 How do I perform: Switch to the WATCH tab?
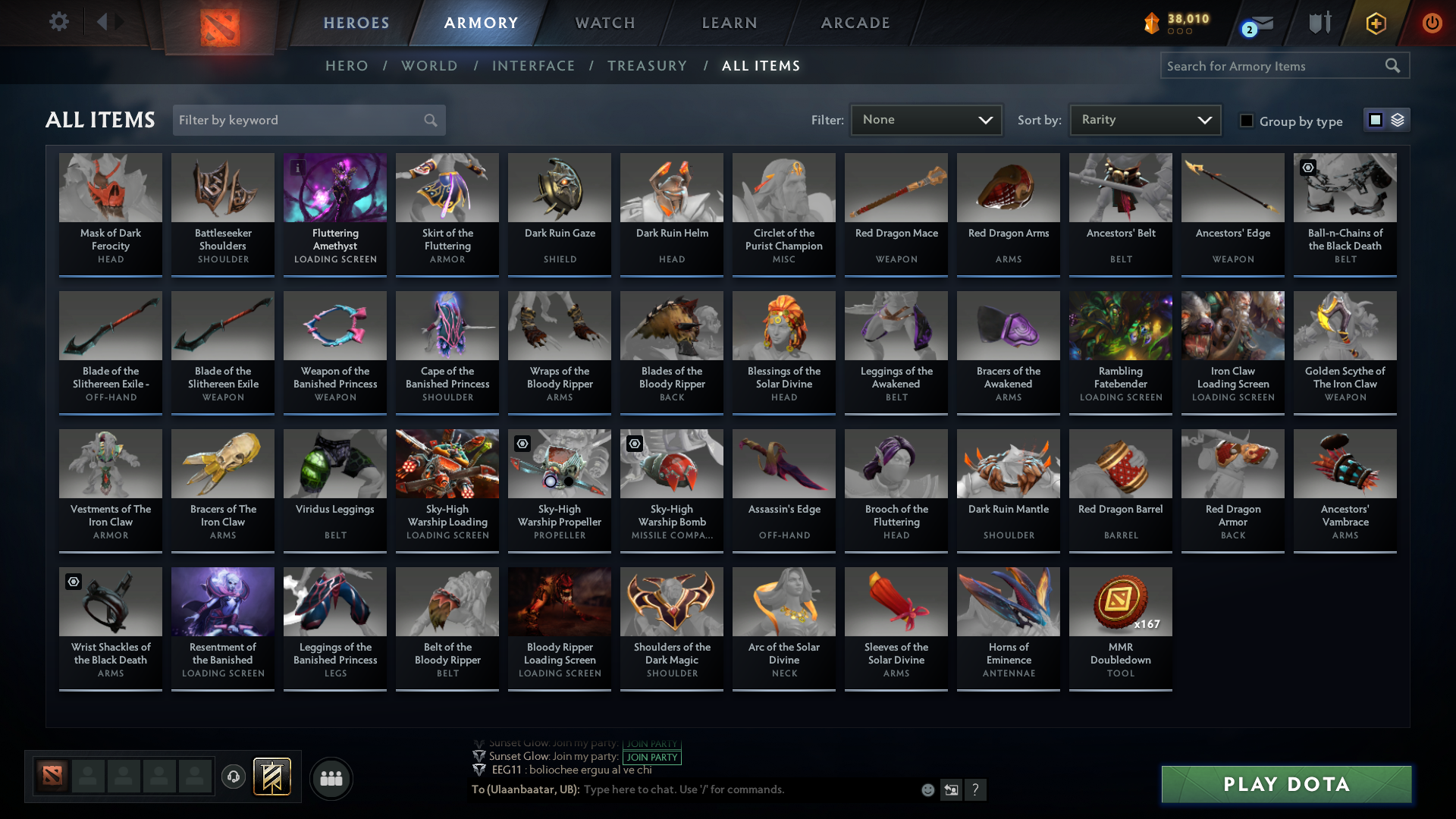tap(604, 23)
